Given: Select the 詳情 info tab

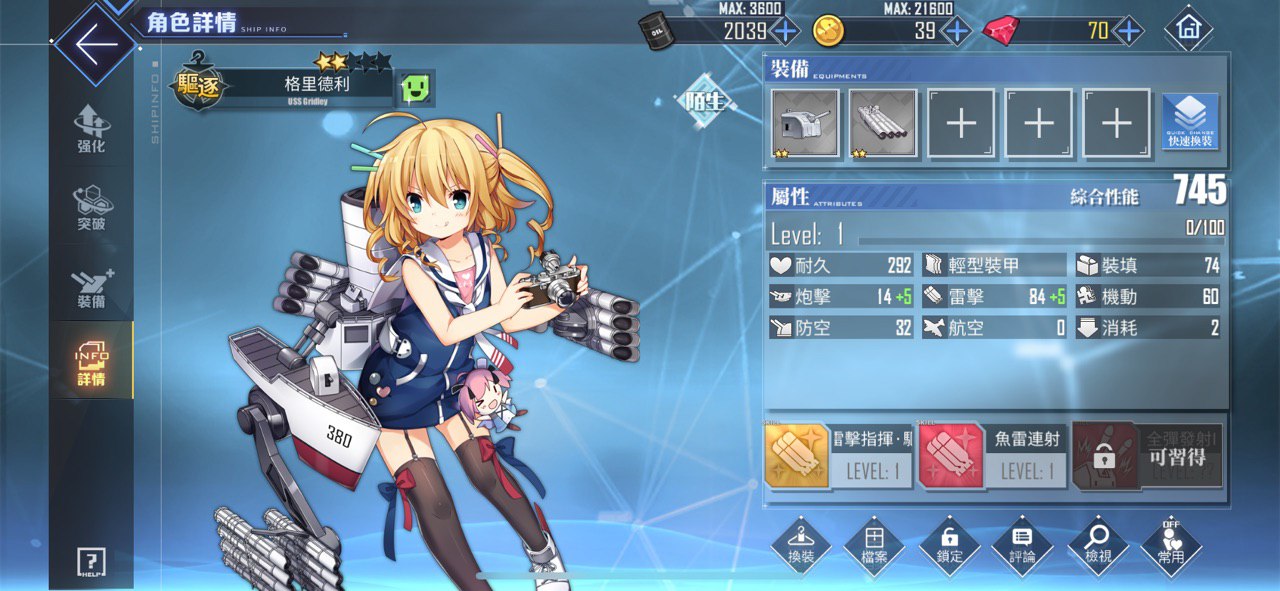Looking at the screenshot, I should coord(91,364).
